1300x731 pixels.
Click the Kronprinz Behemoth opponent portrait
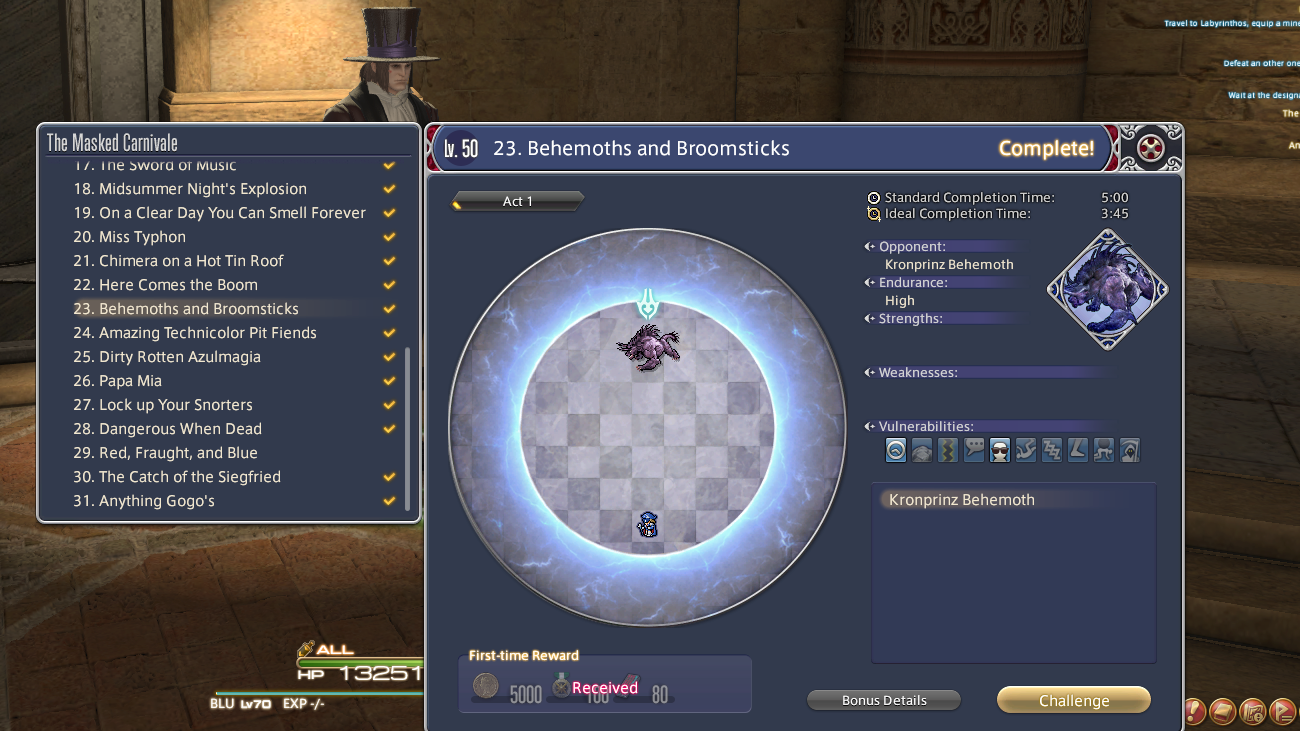pos(1106,289)
